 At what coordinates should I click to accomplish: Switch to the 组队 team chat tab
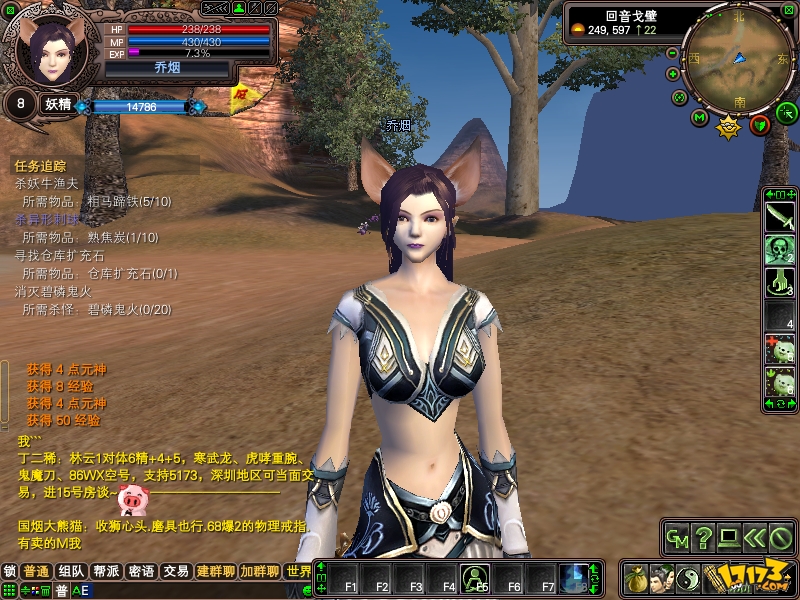70,572
